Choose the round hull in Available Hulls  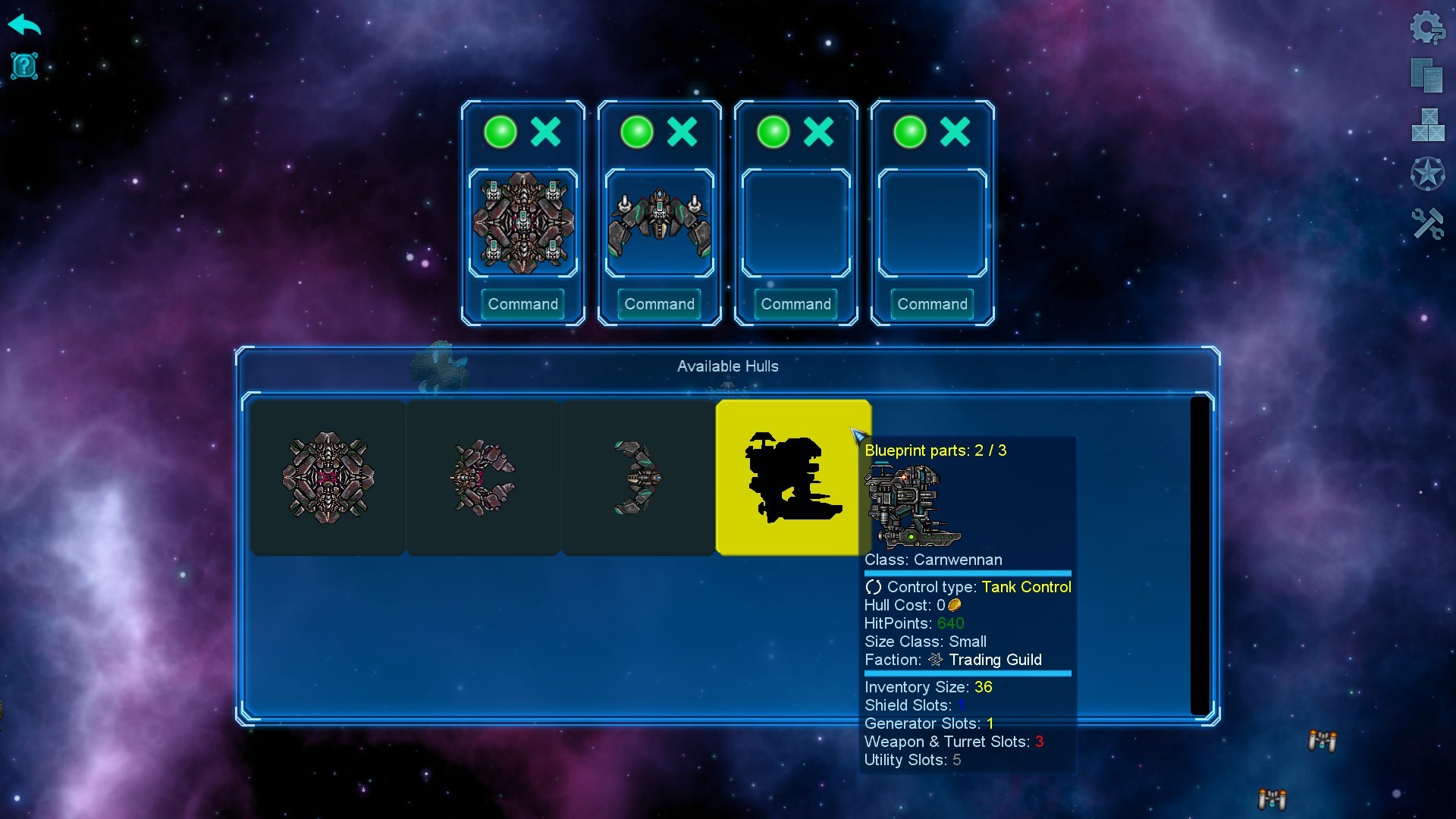[328, 478]
